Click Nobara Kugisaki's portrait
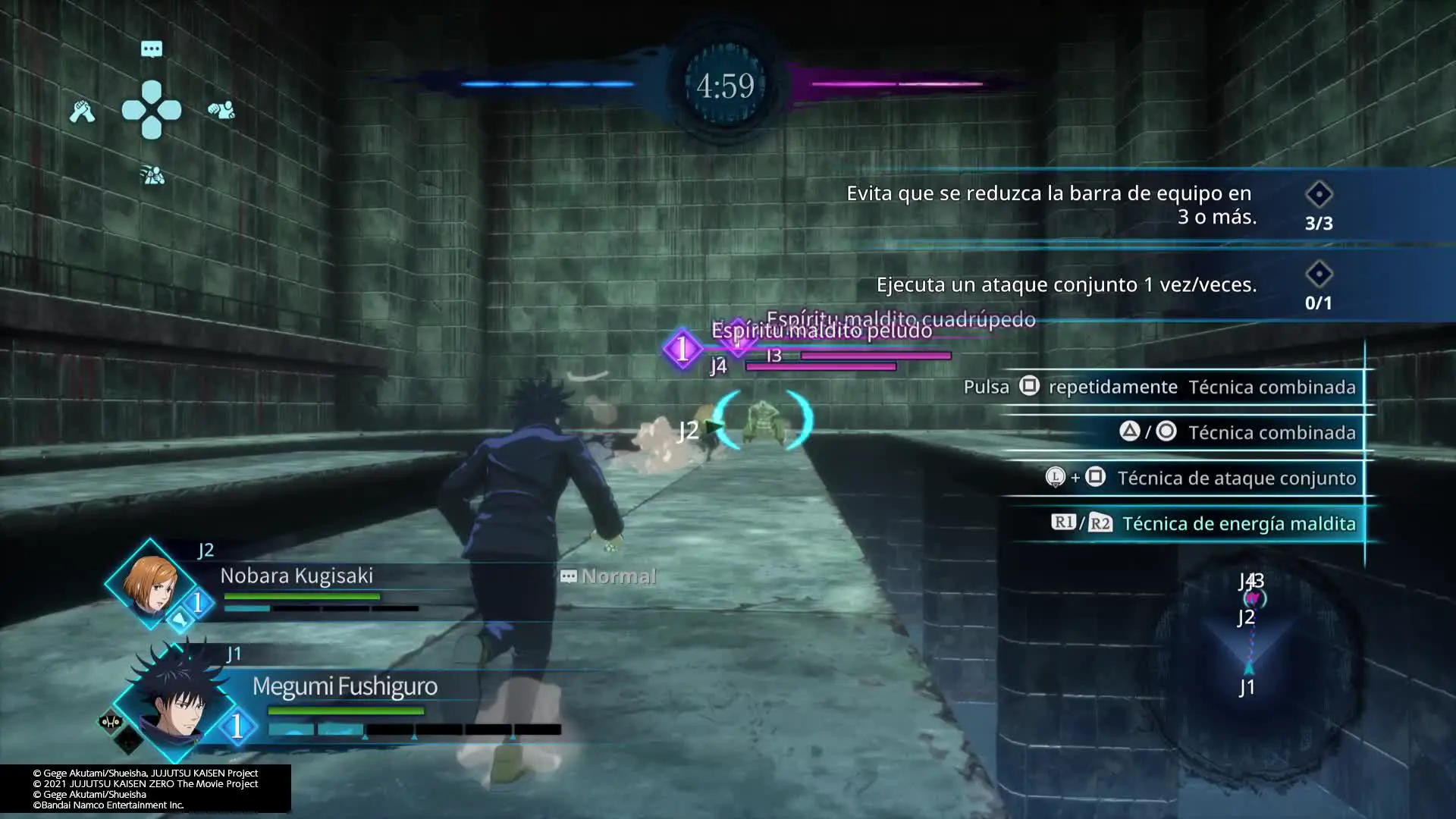Screen dimensions: 1456x819 [150, 583]
